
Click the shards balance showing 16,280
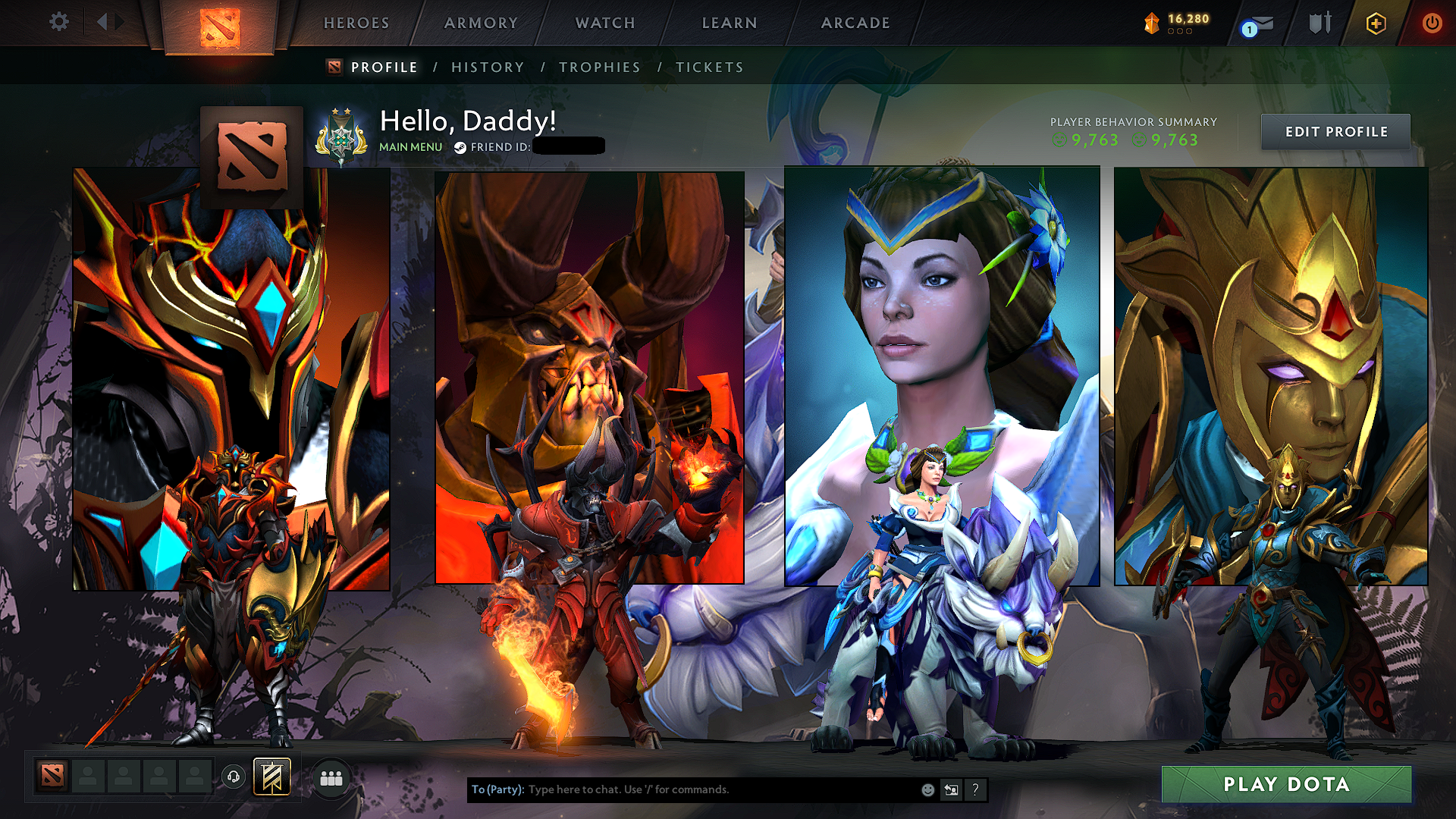coord(1175,19)
